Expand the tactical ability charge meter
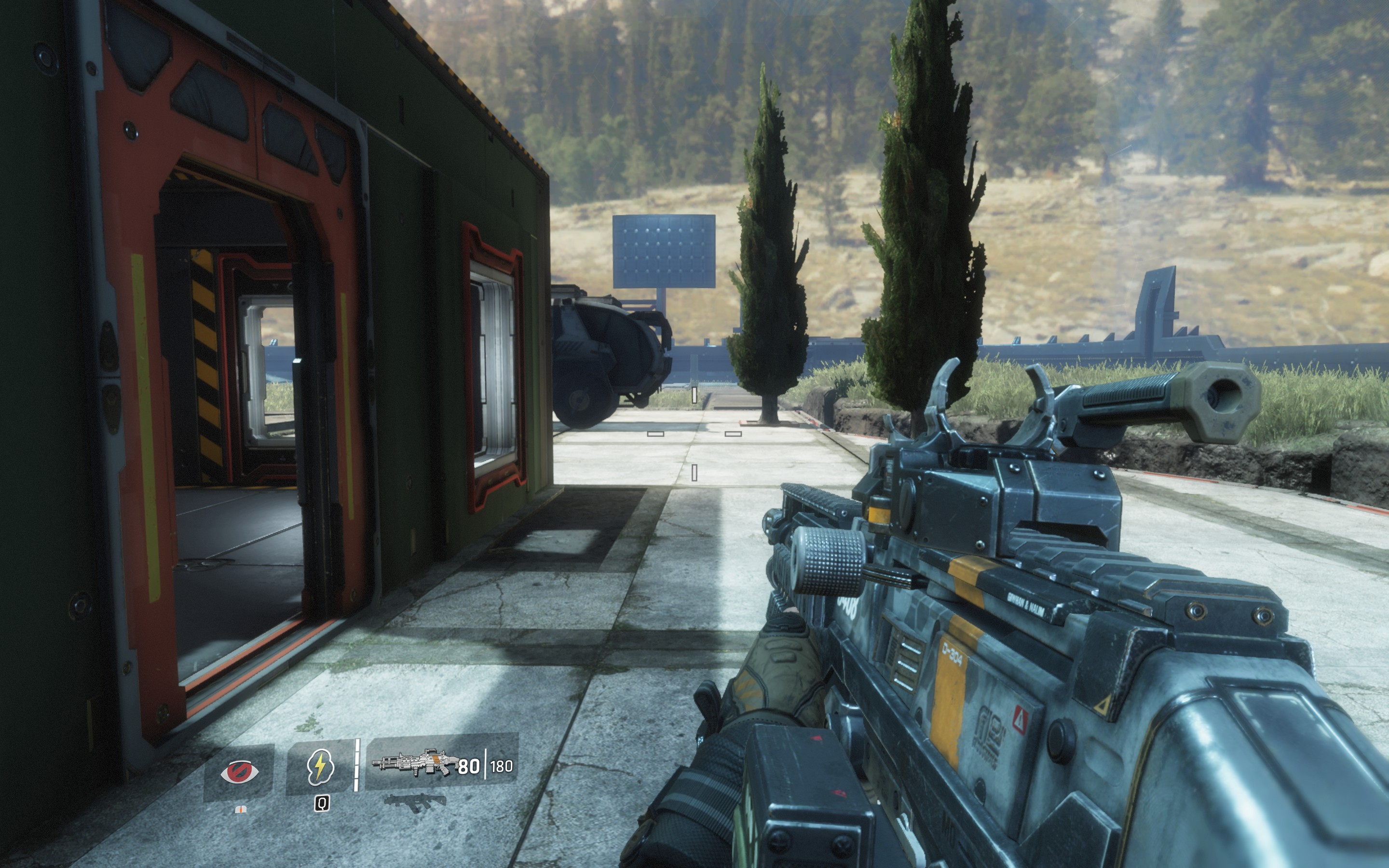 (x=356, y=766)
